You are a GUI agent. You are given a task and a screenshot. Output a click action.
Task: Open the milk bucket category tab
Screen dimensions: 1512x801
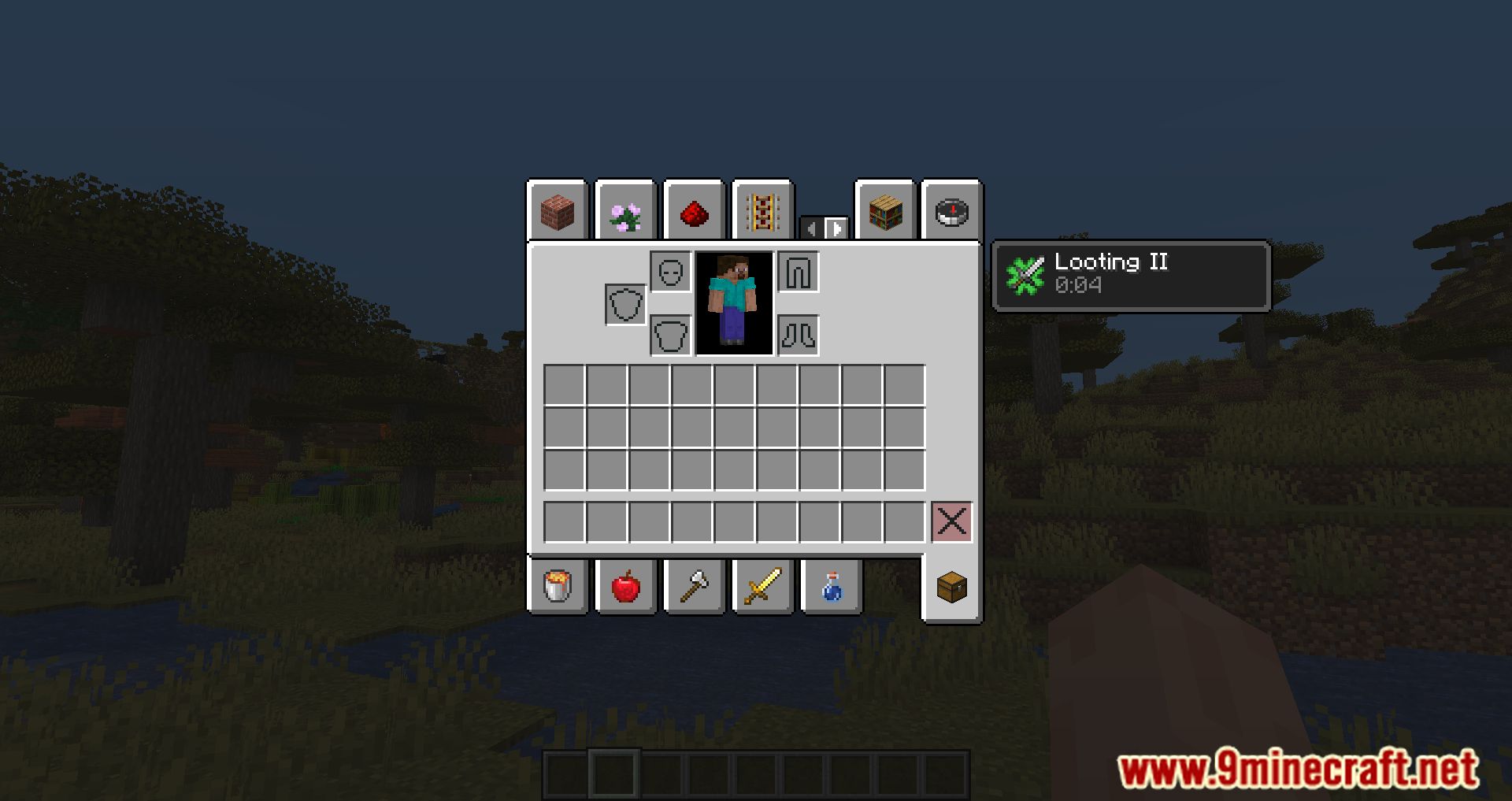558,586
